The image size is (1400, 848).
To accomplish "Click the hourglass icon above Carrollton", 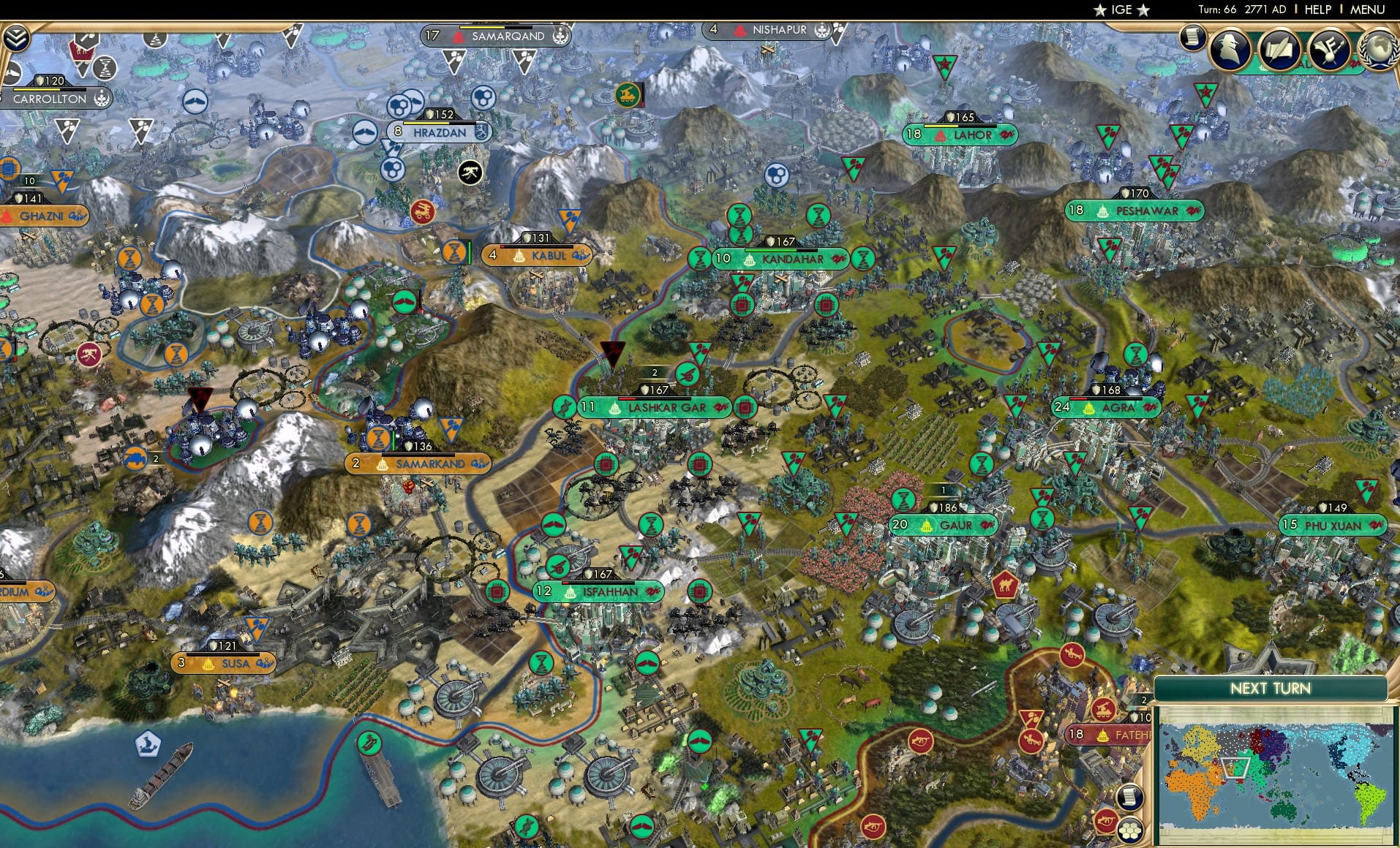I will pos(105,68).
